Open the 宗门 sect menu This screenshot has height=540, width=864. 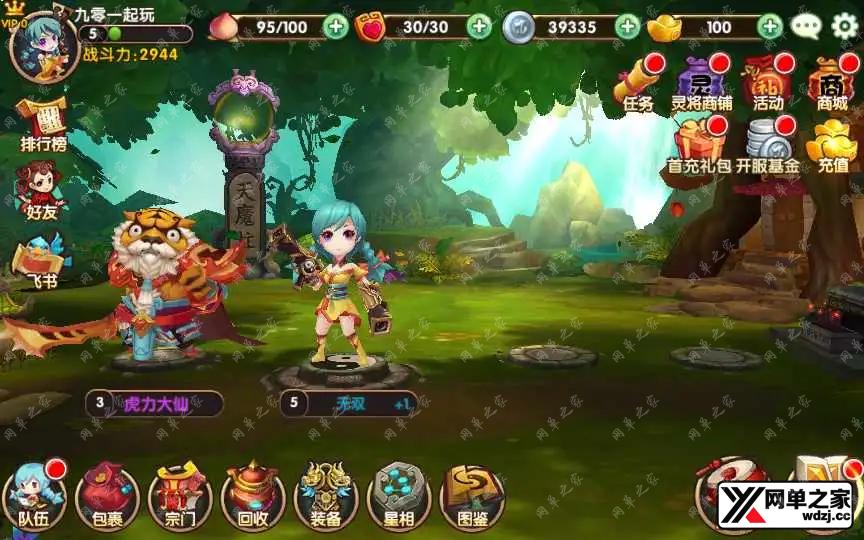[180, 496]
